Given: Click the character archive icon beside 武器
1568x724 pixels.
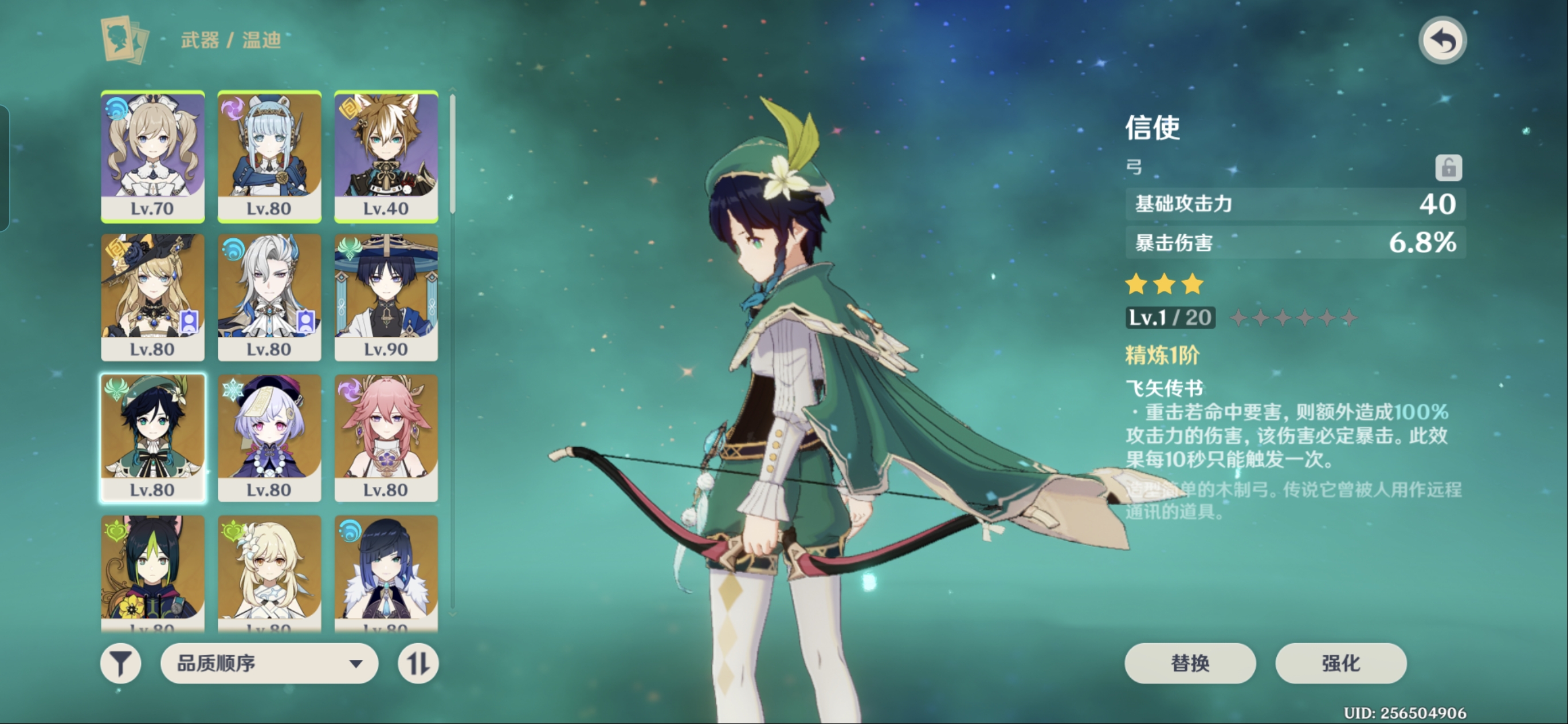Looking at the screenshot, I should [x=125, y=40].
